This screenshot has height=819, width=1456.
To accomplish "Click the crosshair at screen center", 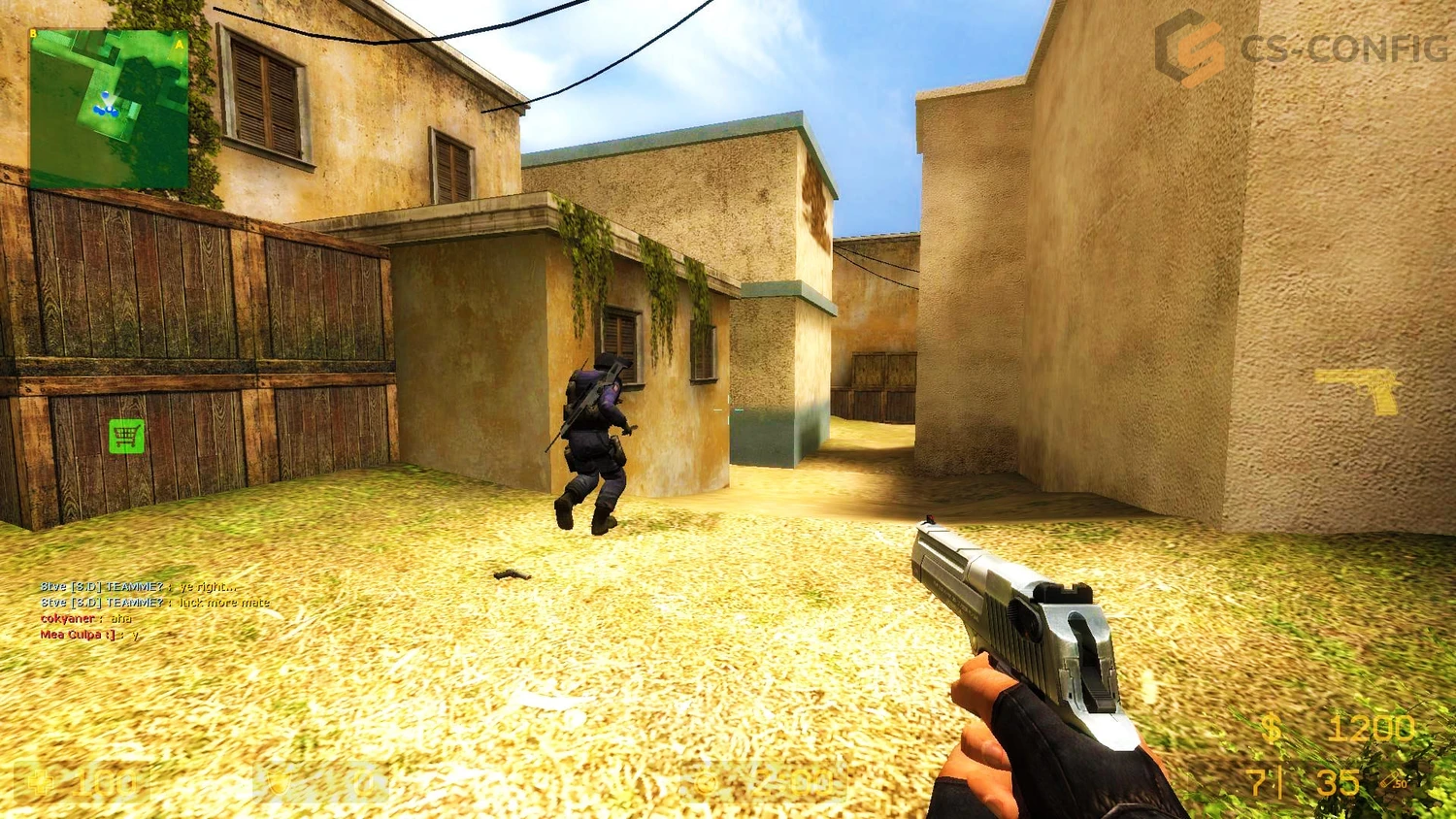I will [728, 409].
